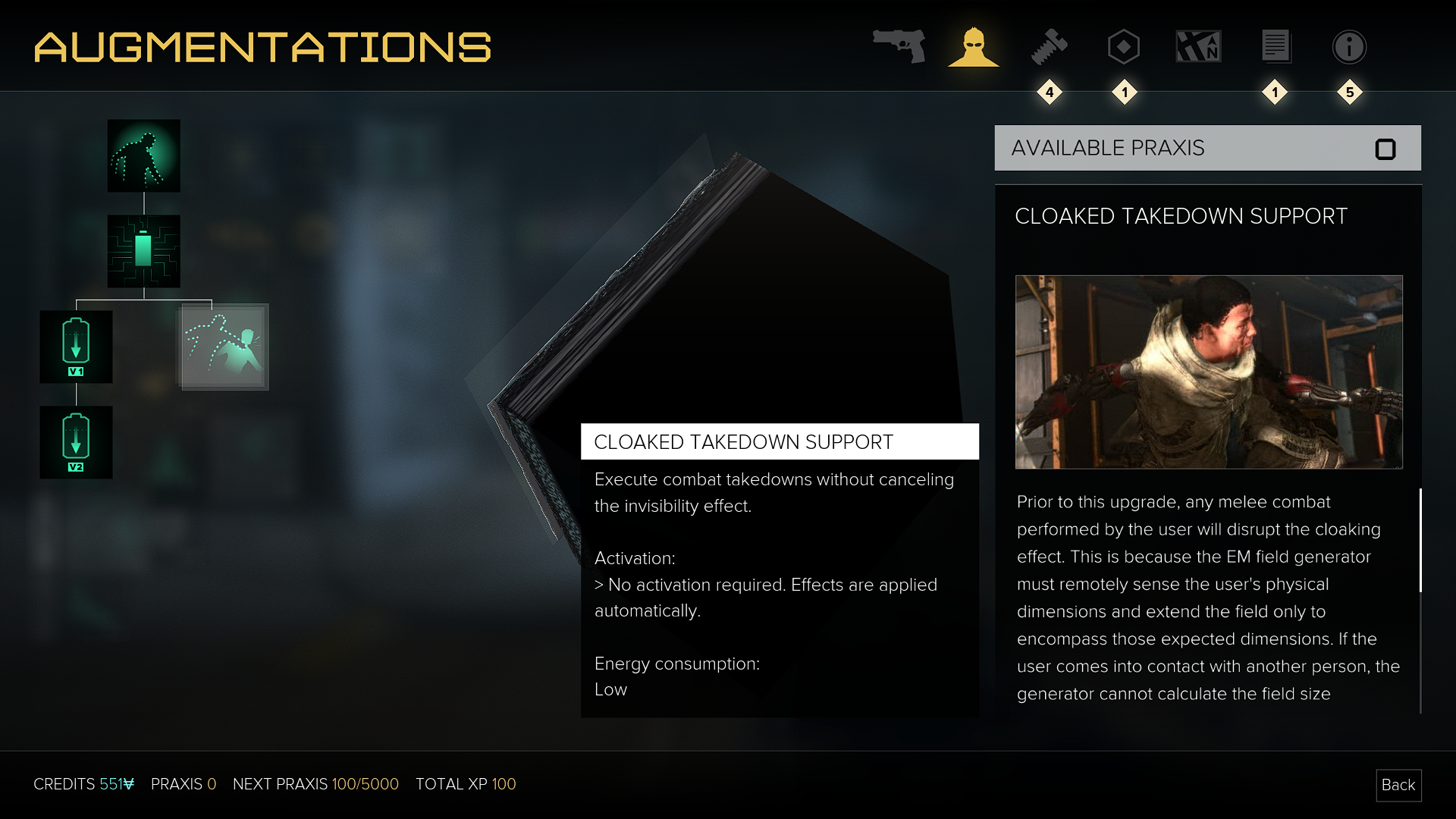Click the Cloaked Takedown Support preview image
The image size is (1456, 819).
point(1209,372)
